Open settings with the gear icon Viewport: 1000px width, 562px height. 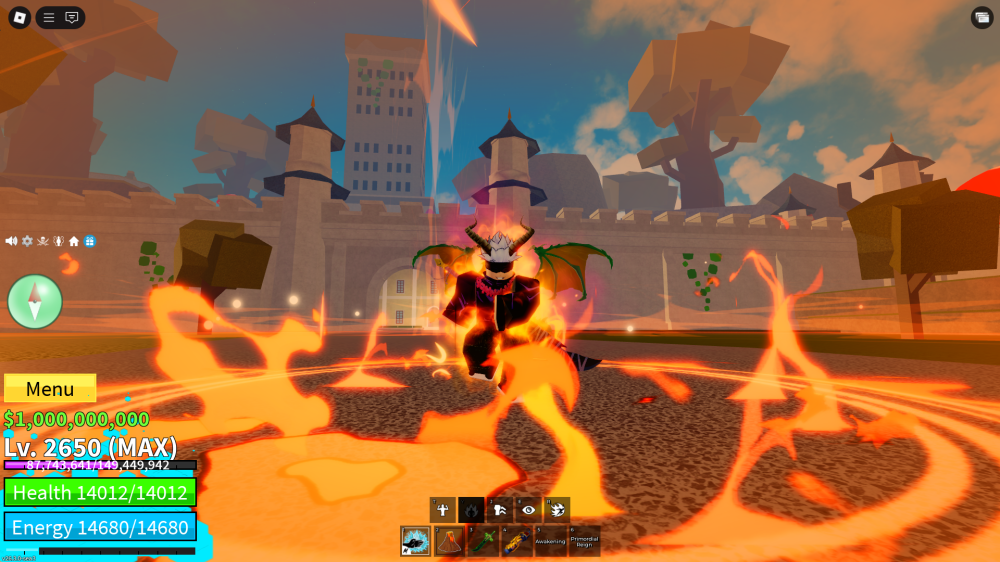tap(27, 241)
